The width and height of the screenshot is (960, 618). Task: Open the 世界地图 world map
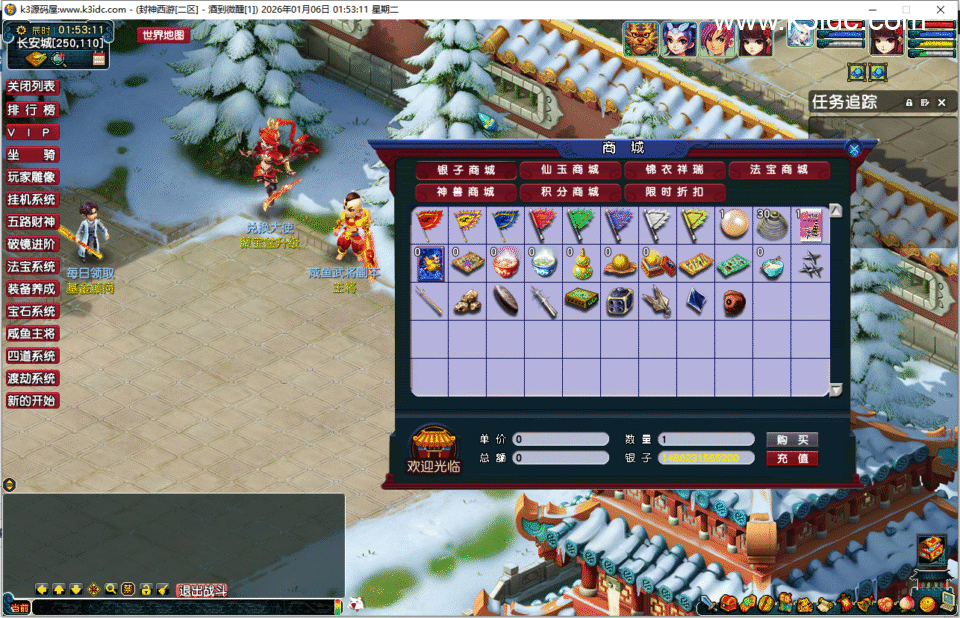point(163,35)
